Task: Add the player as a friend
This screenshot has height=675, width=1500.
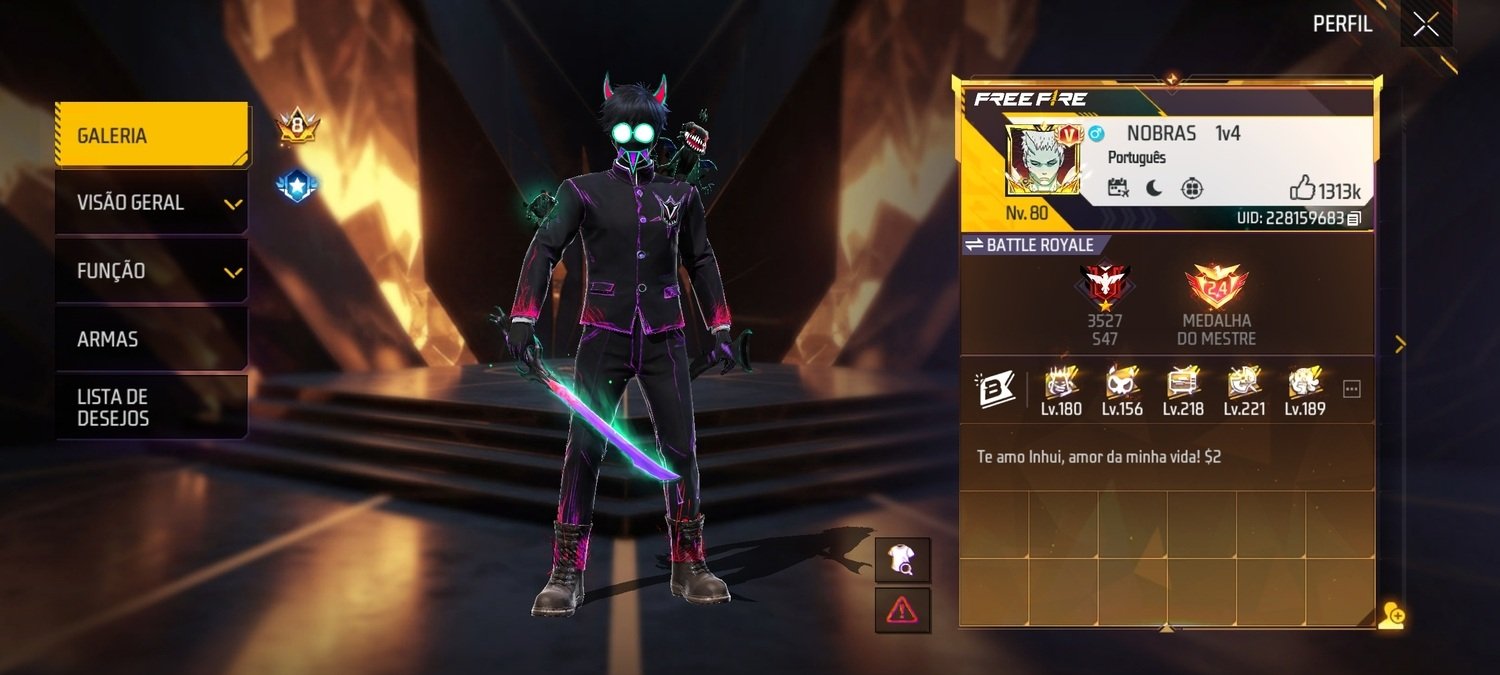Action: pyautogui.click(x=1391, y=616)
